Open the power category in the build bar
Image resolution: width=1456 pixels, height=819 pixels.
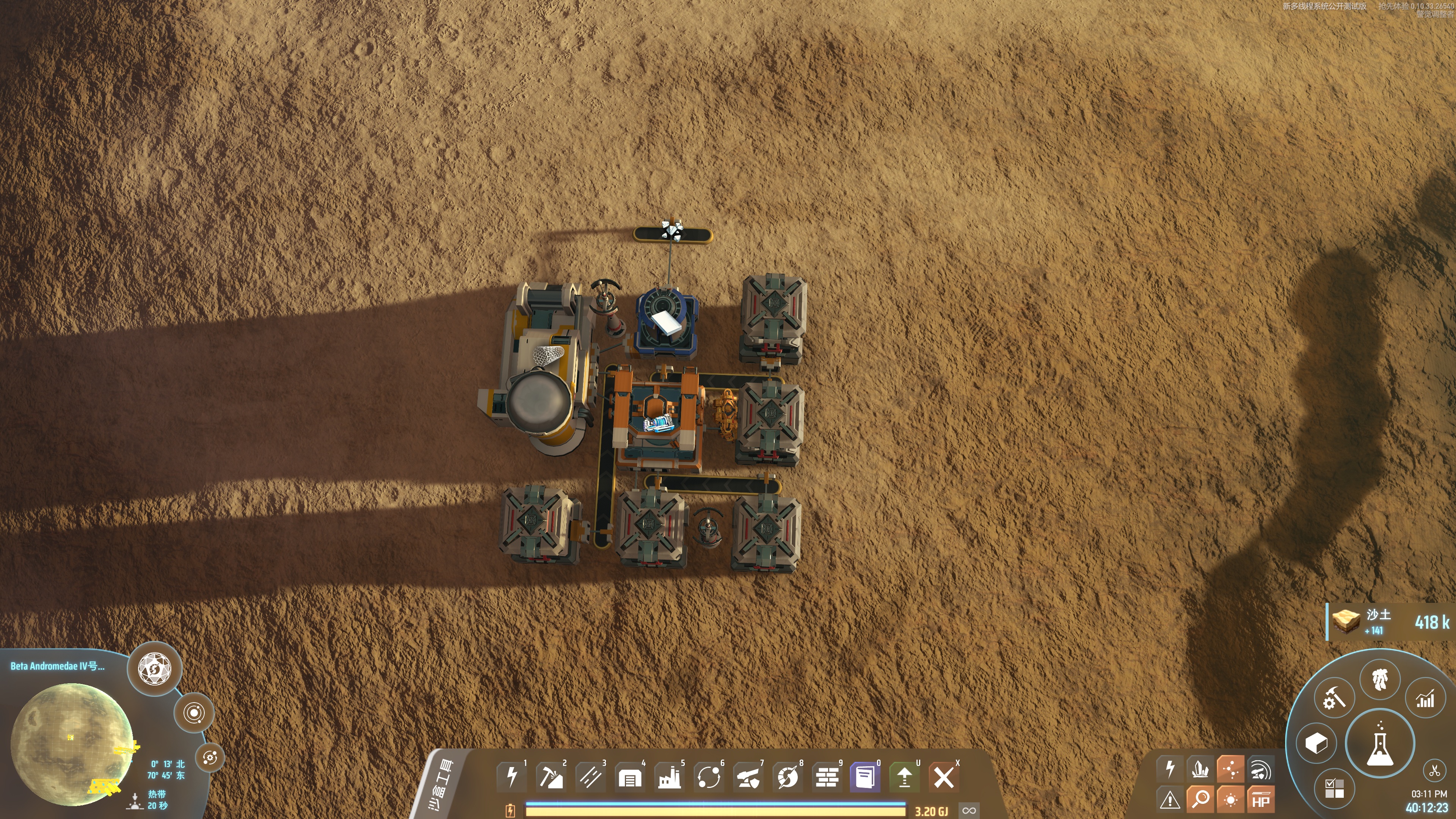click(x=511, y=777)
